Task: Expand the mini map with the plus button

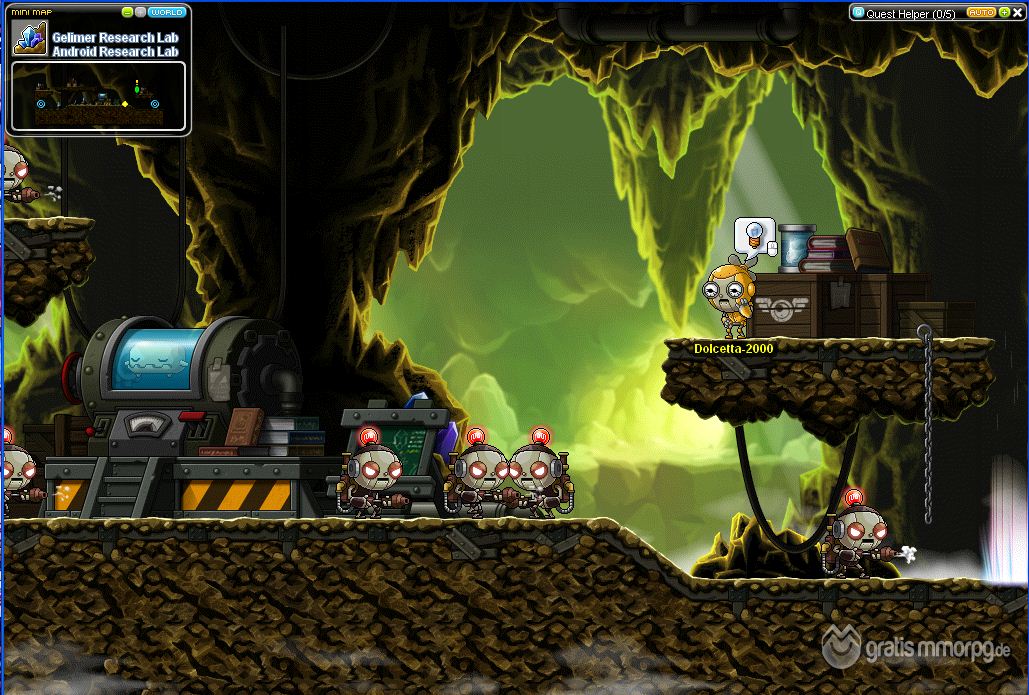Action: (x=140, y=12)
